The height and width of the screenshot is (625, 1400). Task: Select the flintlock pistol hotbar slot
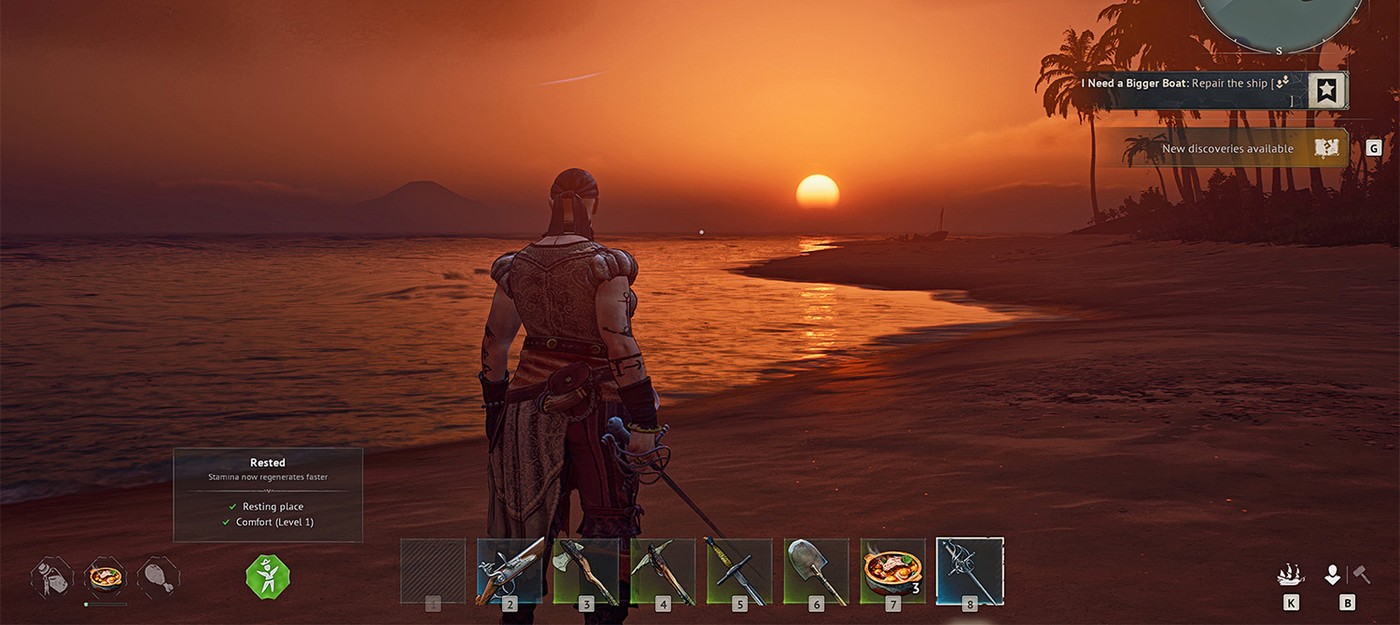510,571
